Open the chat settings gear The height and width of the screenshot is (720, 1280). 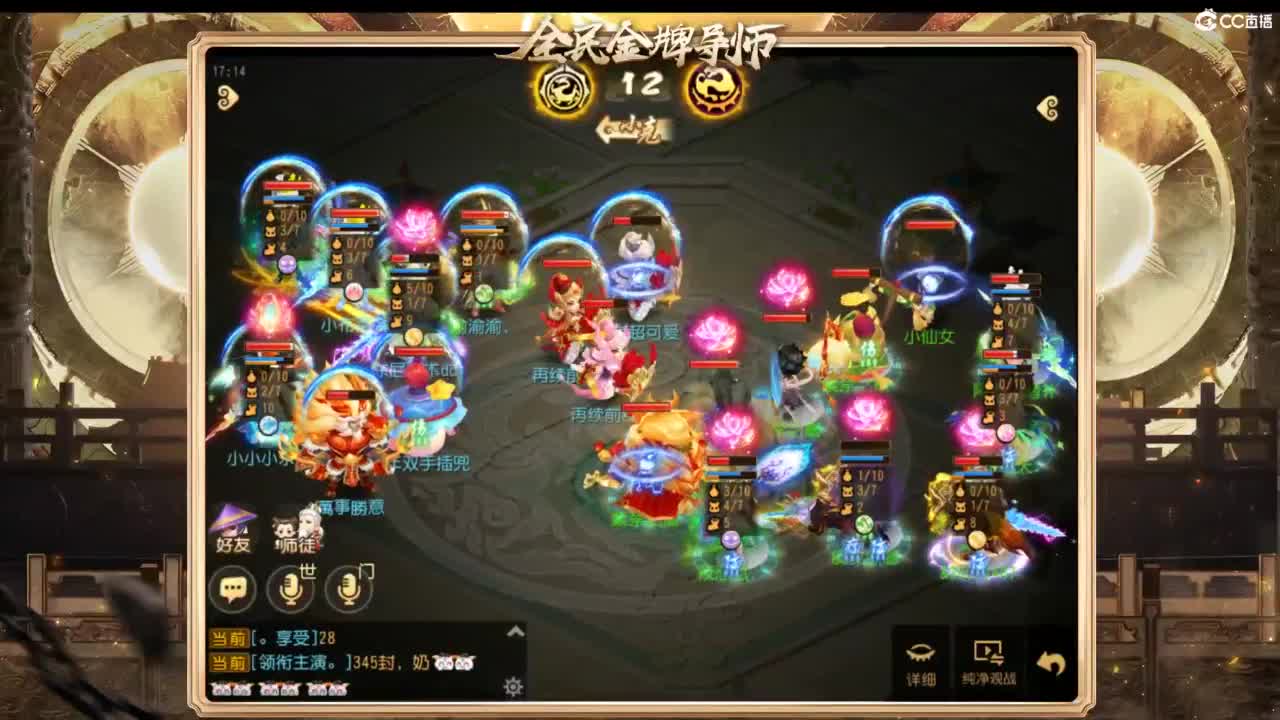[510, 683]
